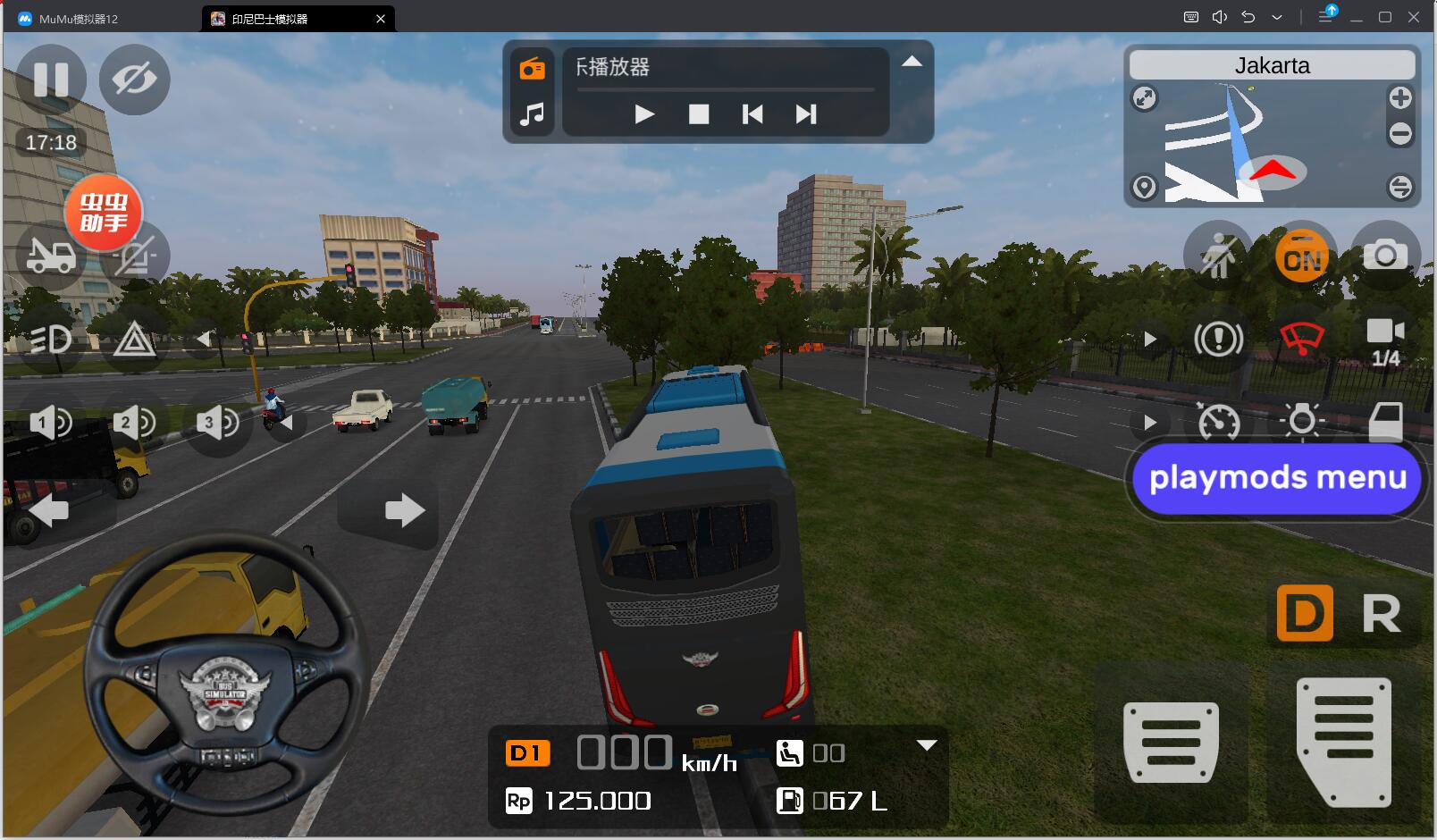
Task: Zoom in on the minimap
Action: (1400, 98)
